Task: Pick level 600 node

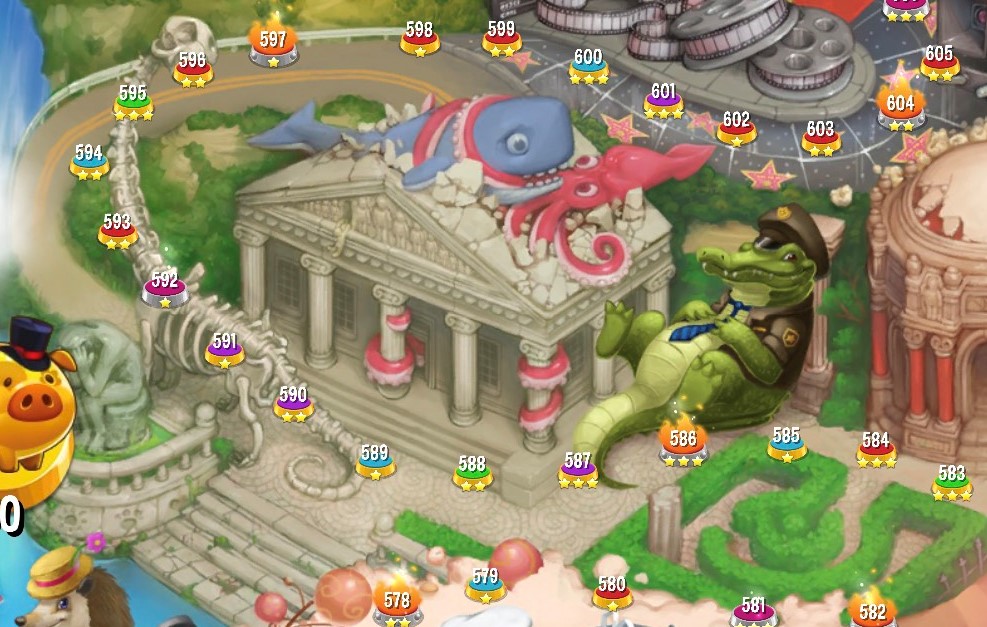Action: coord(588,65)
